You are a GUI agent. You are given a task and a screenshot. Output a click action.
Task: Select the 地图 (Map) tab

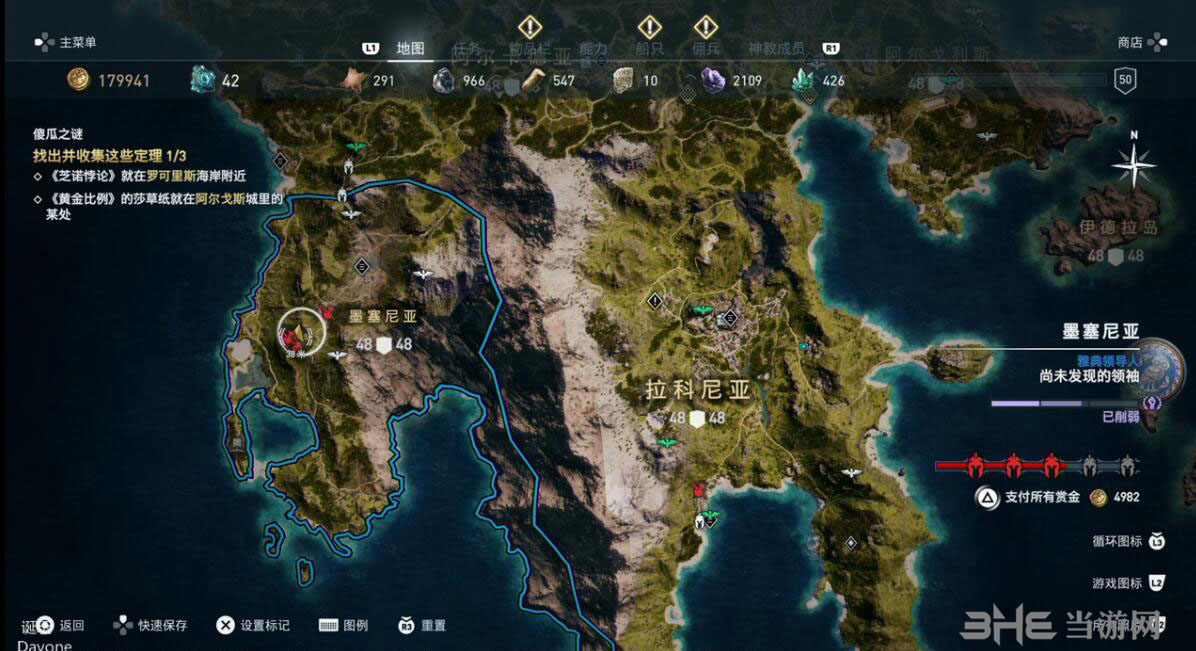[x=410, y=48]
